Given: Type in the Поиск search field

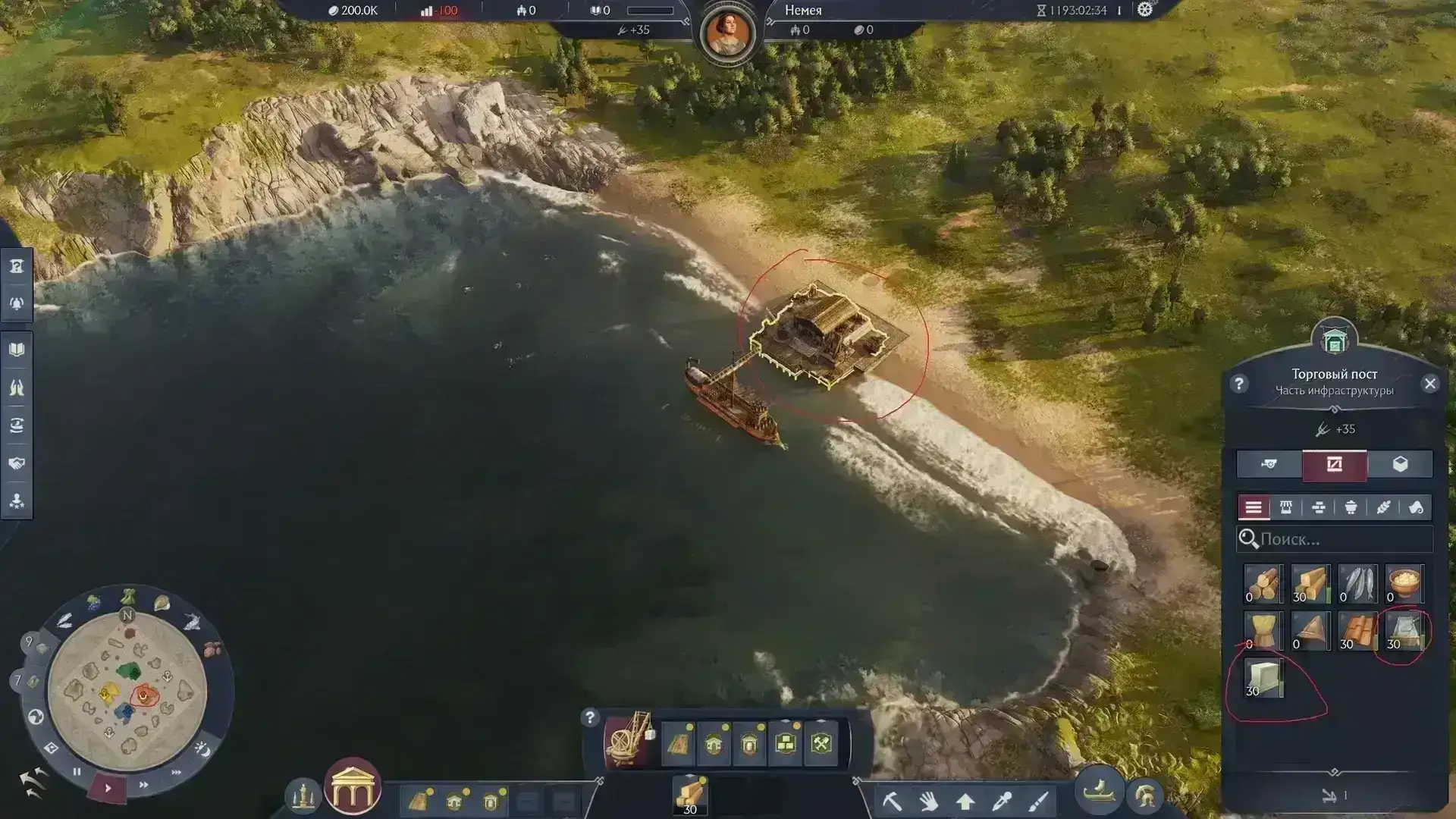Looking at the screenshot, I should [1342, 539].
